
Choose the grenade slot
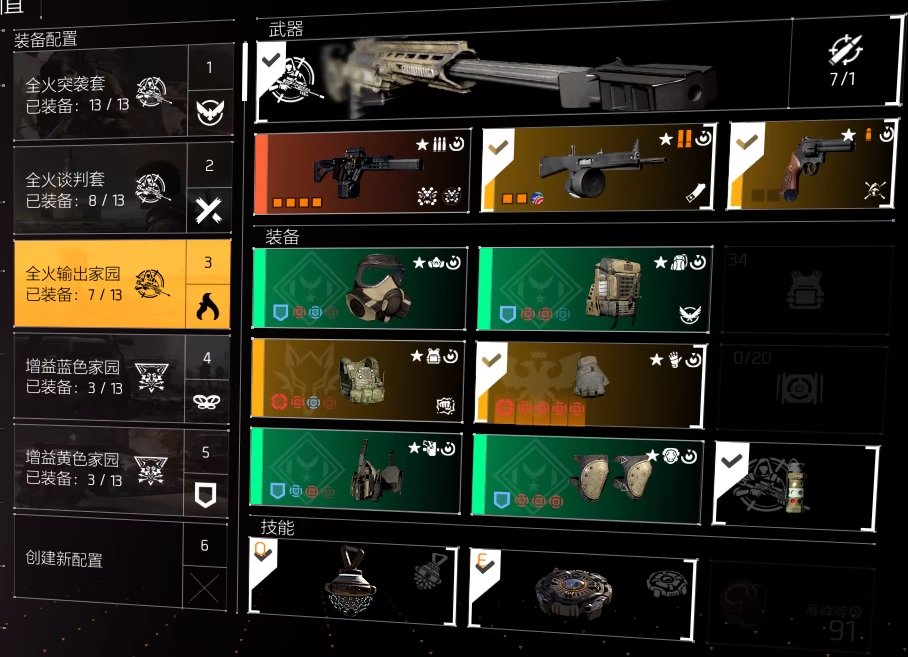point(796,486)
